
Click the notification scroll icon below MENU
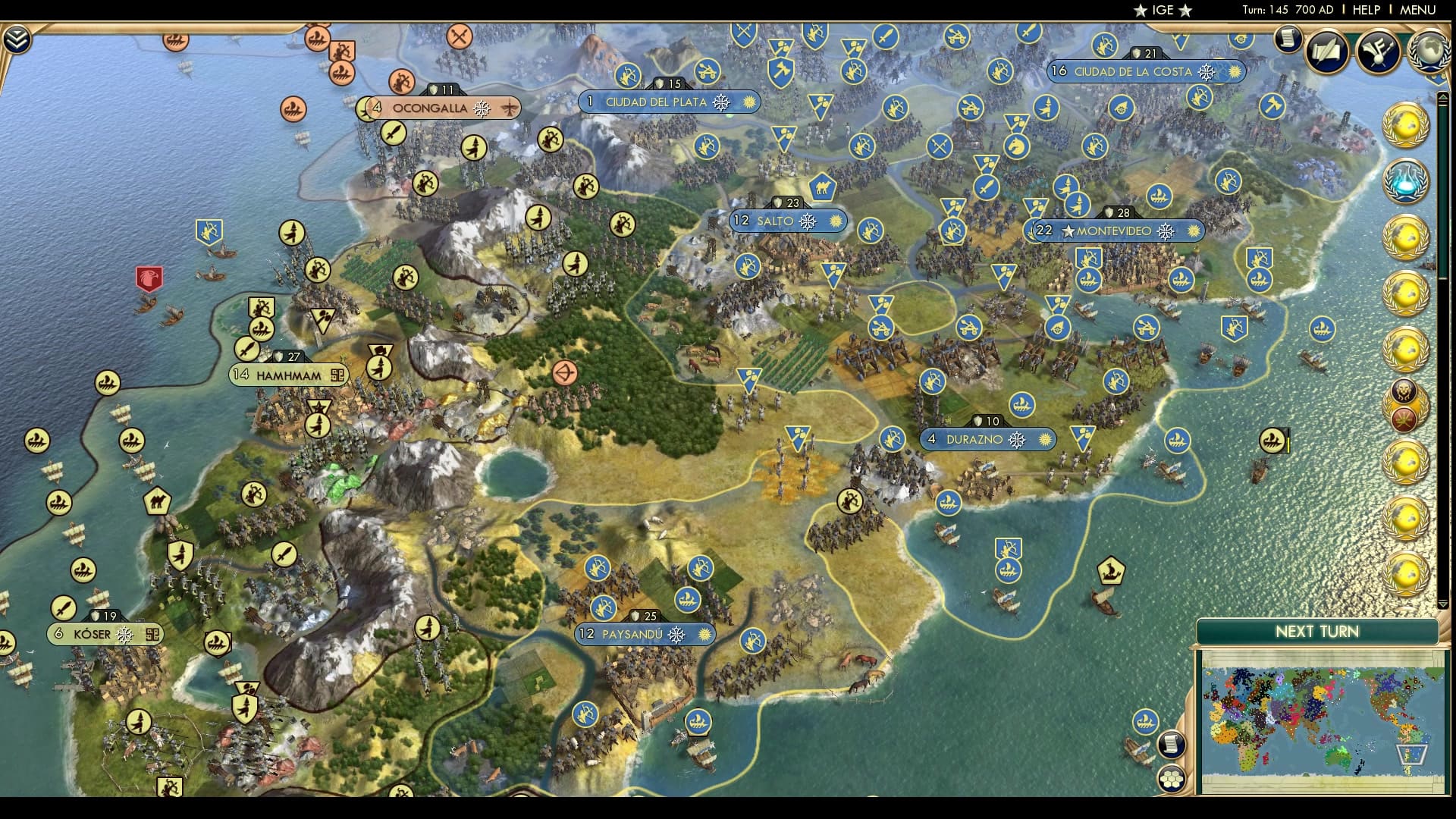[x=1288, y=38]
